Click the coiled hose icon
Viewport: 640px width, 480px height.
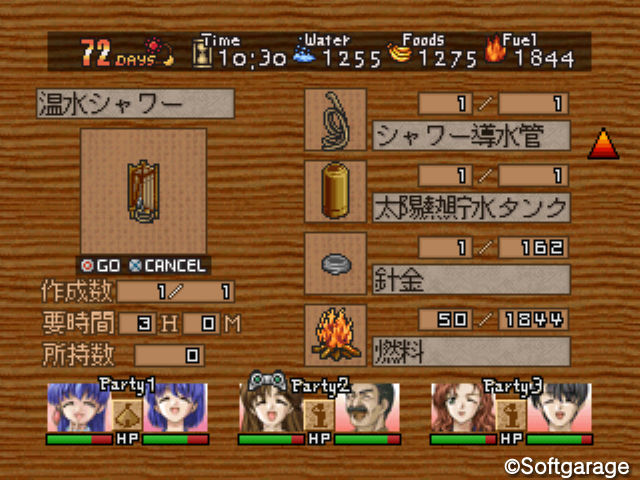point(335,120)
